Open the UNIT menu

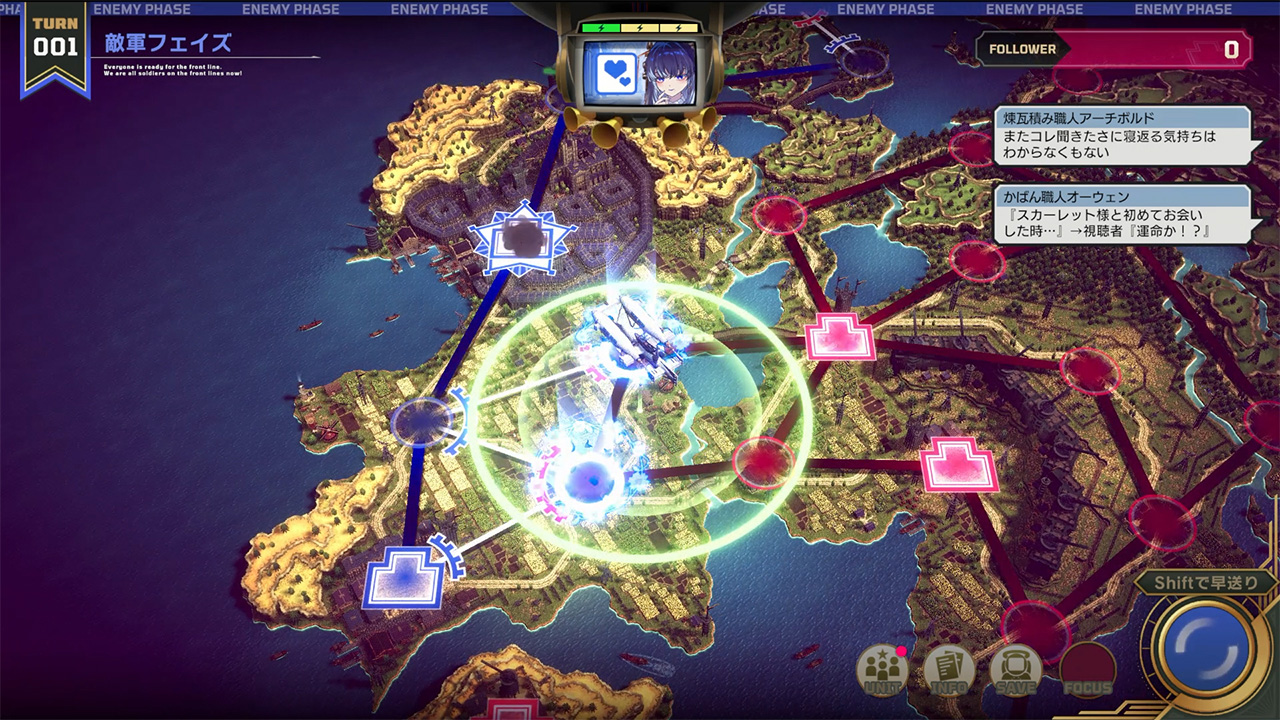[883, 670]
